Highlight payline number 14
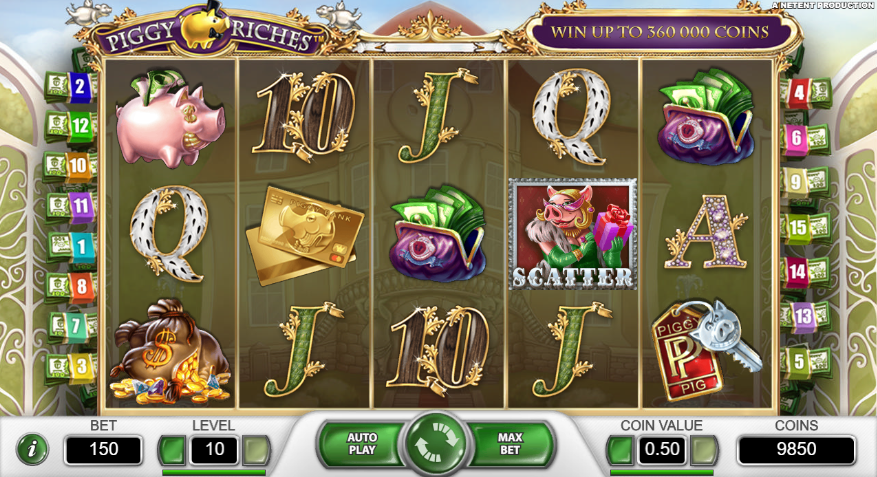The width and height of the screenshot is (877, 477). pos(798,271)
